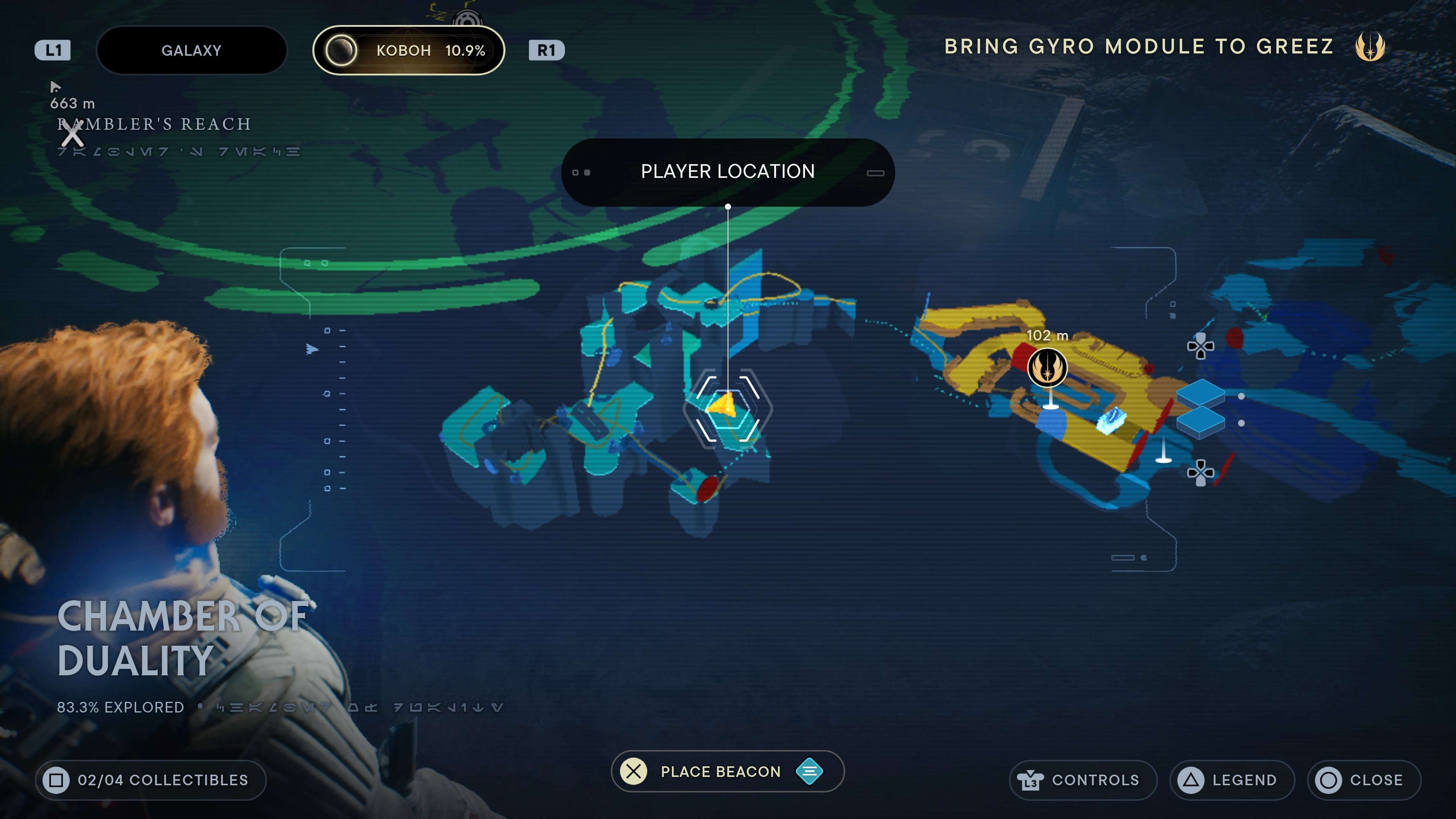Click the Rambler's Reach X waypoint marker
Image resolution: width=1456 pixels, height=819 pixels.
pyautogui.click(x=72, y=135)
